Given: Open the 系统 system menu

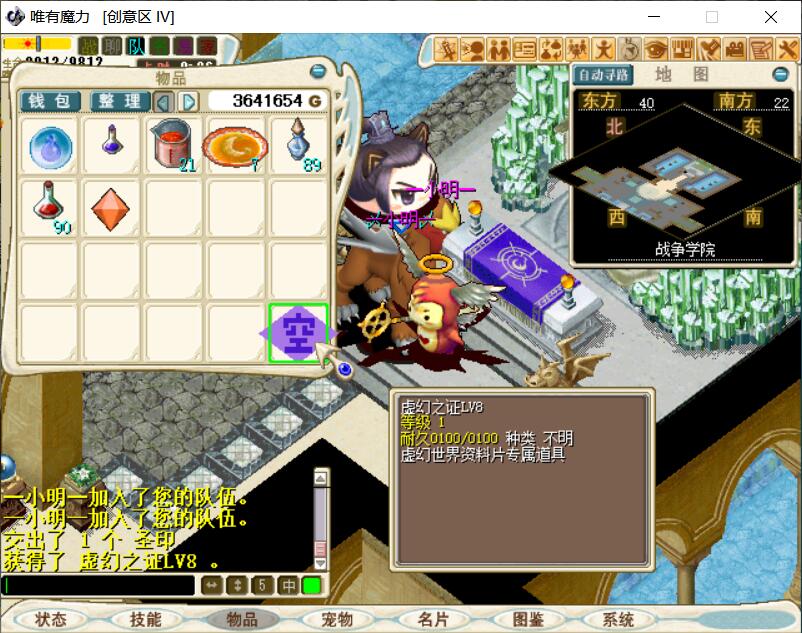Looking at the screenshot, I should coord(619,619).
